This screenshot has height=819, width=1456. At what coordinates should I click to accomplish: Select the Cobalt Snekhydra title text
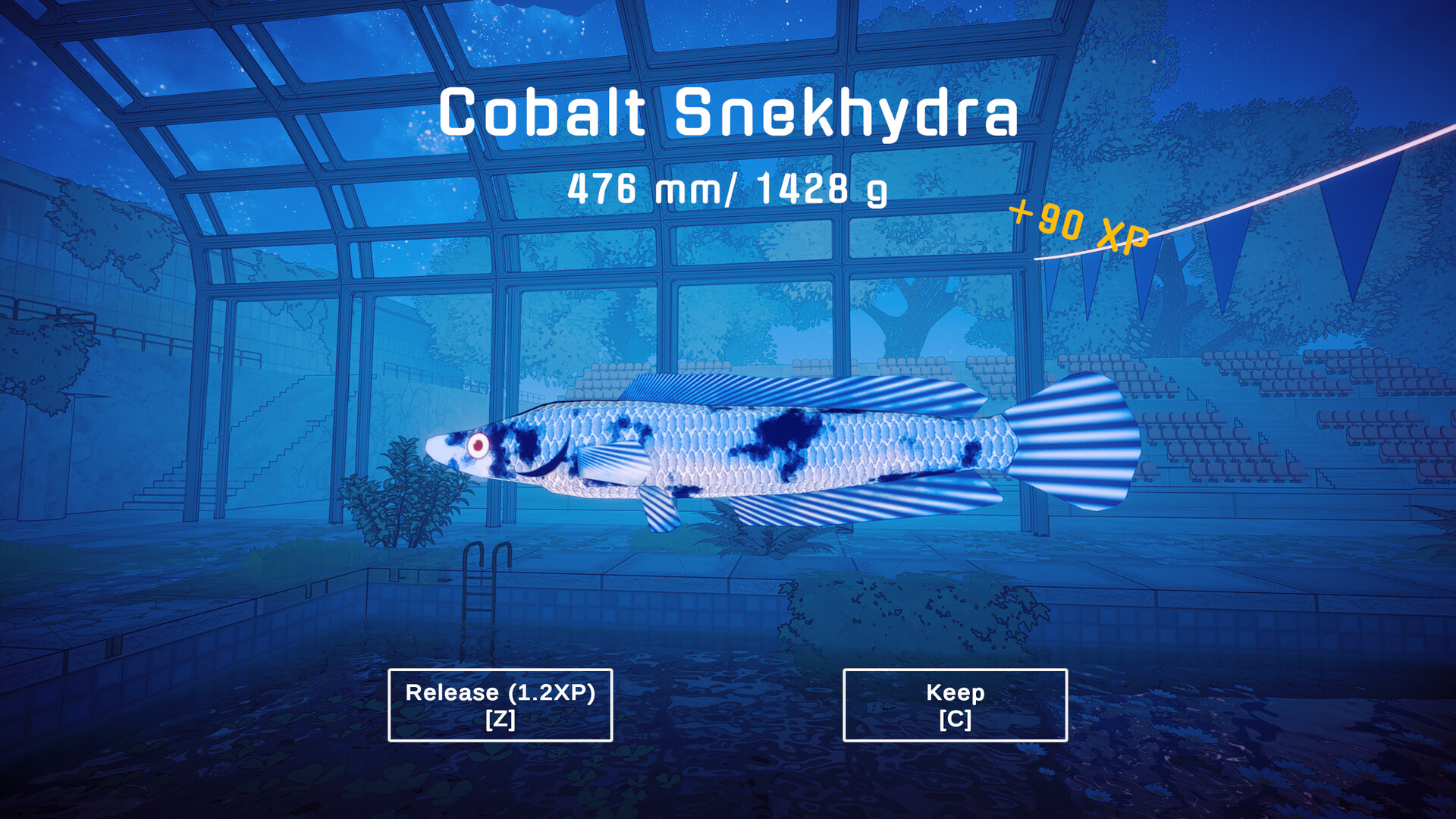[728, 114]
